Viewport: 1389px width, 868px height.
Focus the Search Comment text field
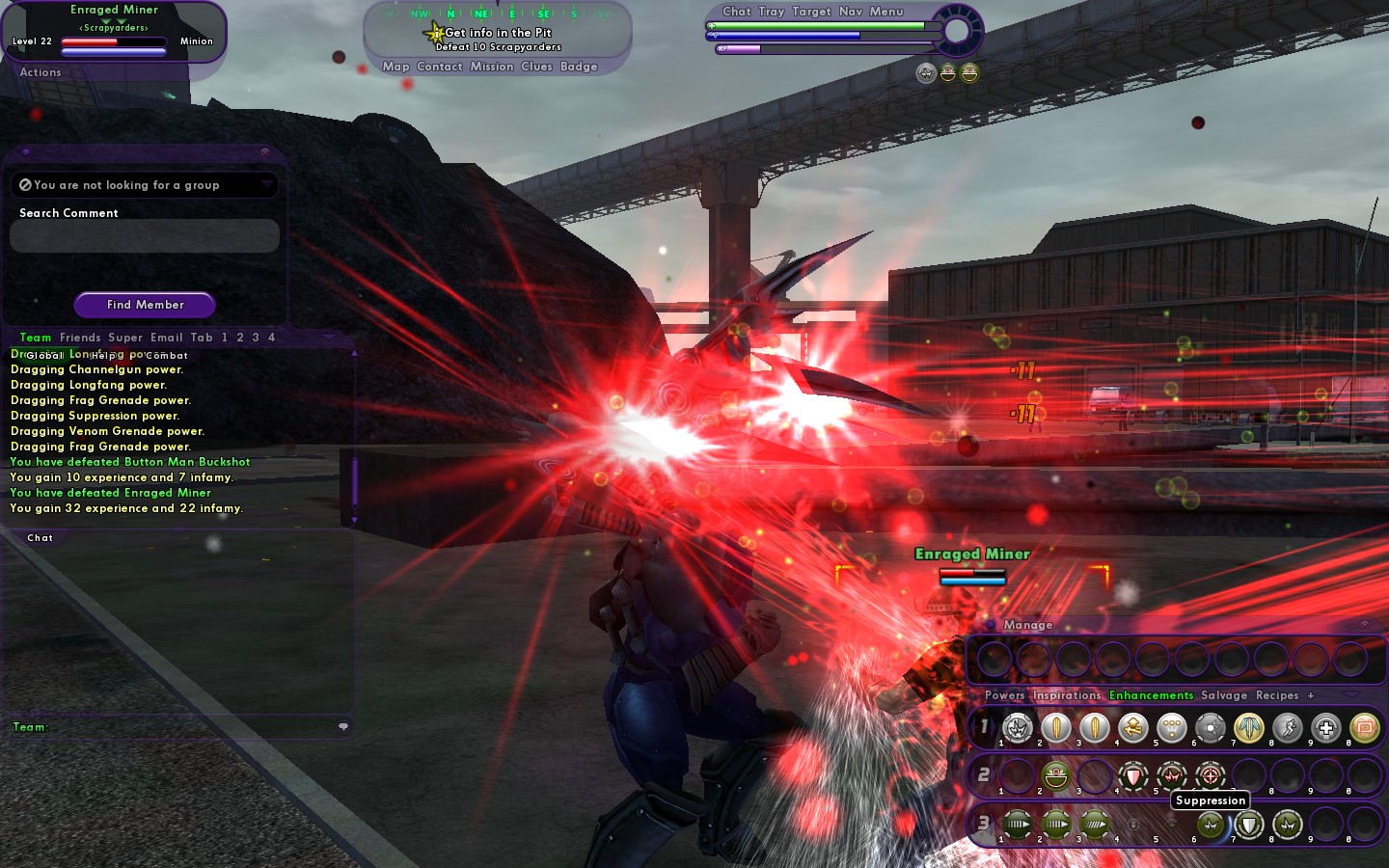tap(145, 236)
